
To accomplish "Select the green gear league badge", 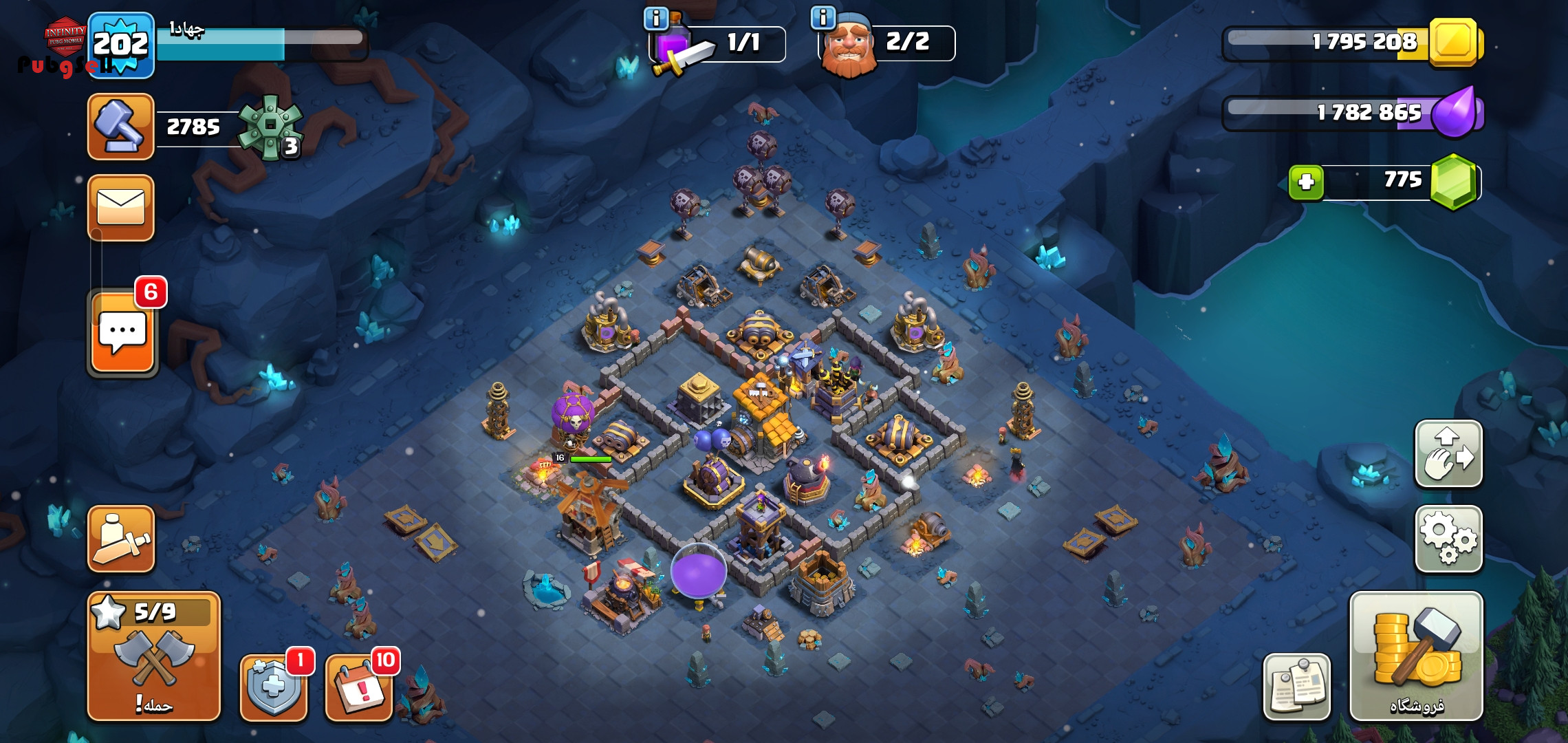I will click(x=270, y=127).
